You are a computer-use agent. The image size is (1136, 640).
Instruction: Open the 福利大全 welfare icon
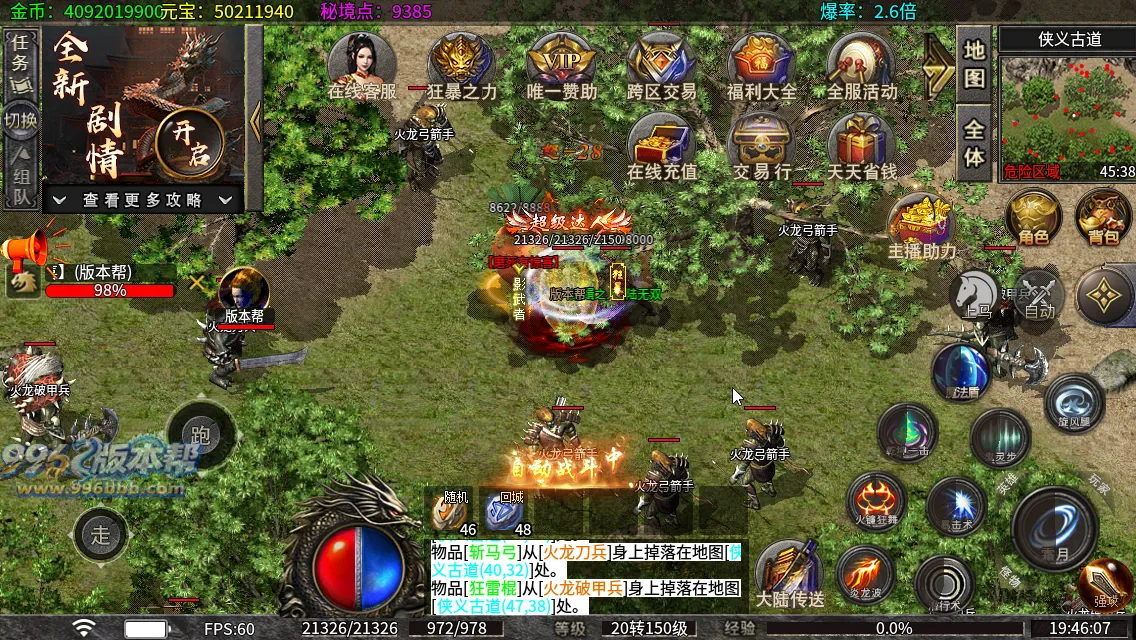pyautogui.click(x=761, y=65)
